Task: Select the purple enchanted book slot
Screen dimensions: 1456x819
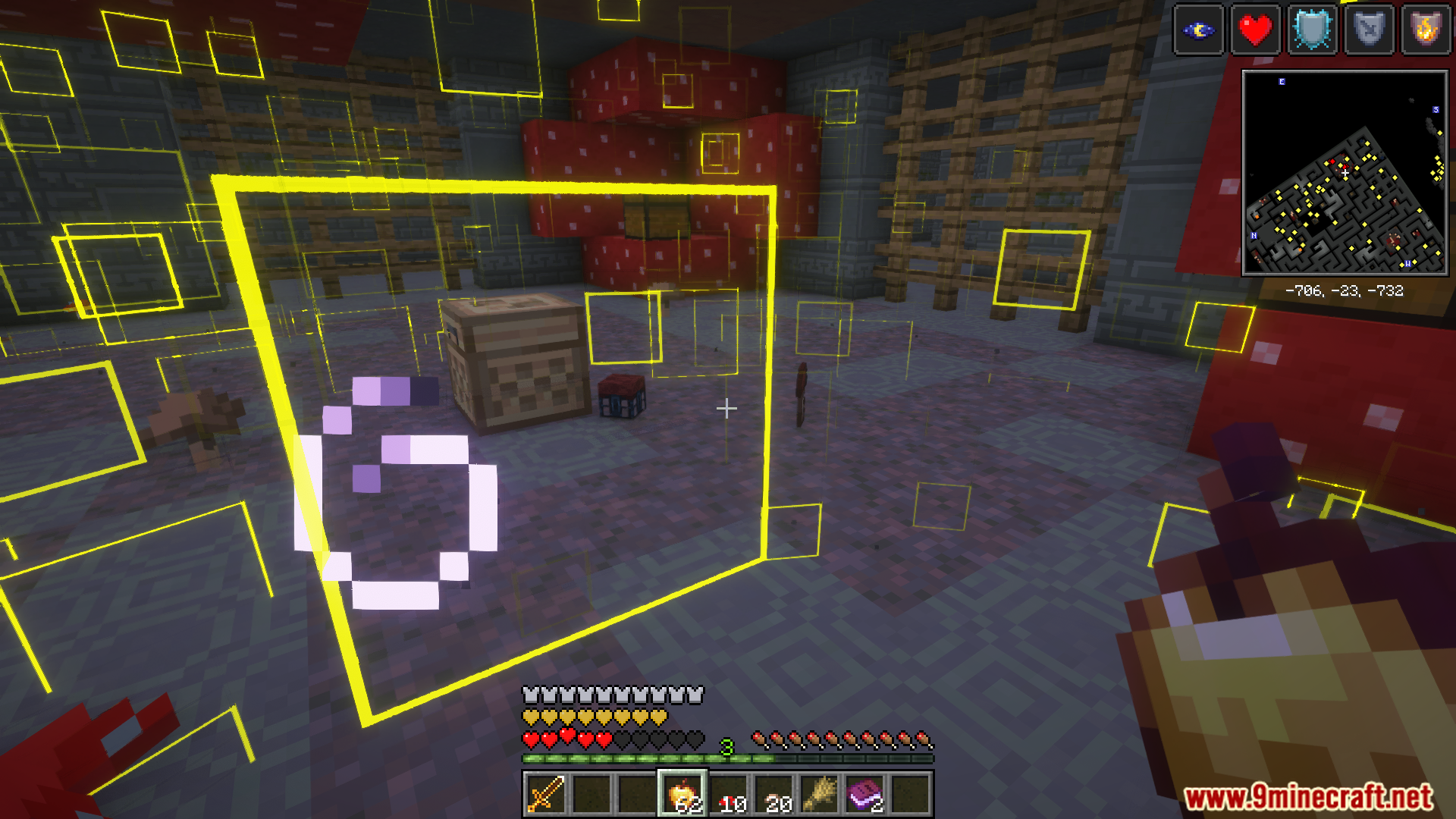Action: (865, 794)
